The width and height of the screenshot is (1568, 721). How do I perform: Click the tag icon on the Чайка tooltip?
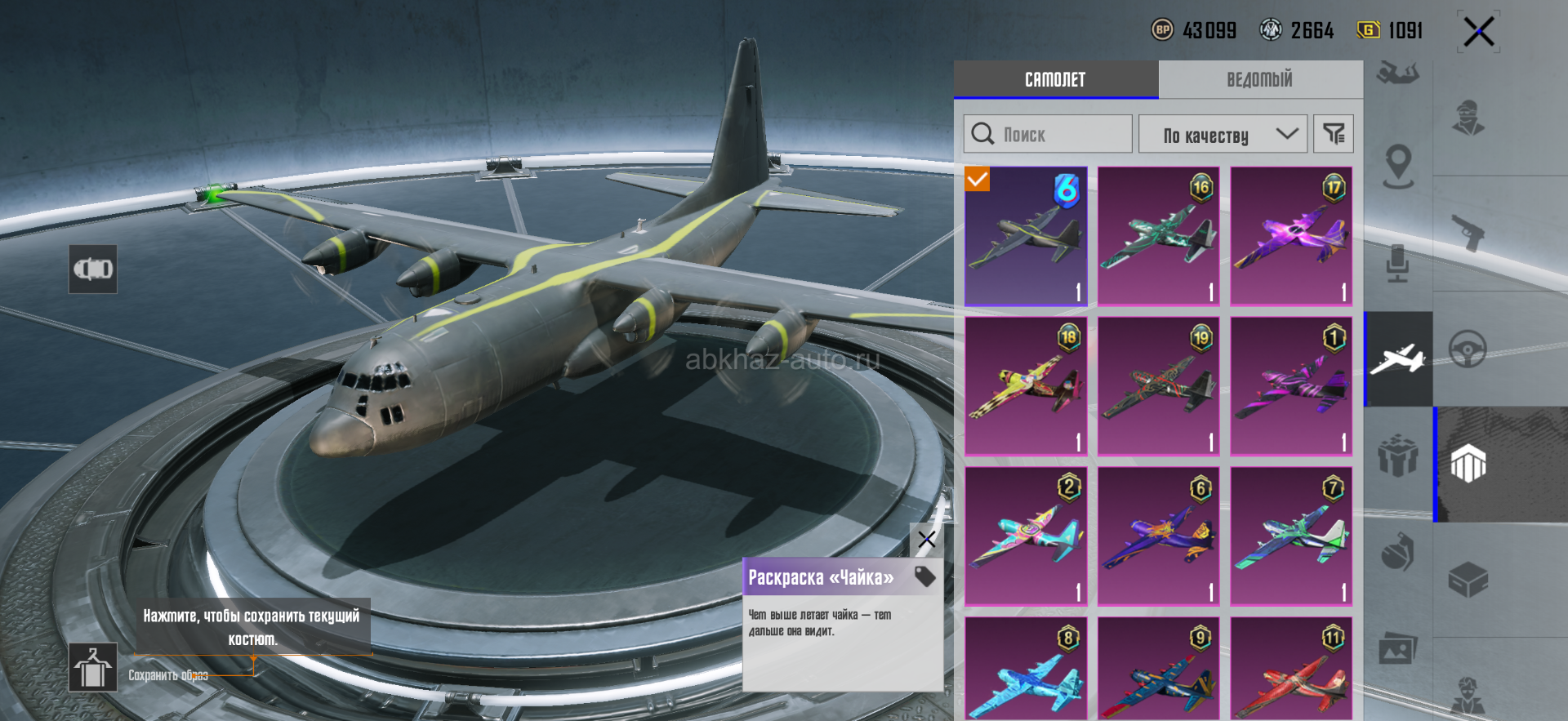point(924,576)
